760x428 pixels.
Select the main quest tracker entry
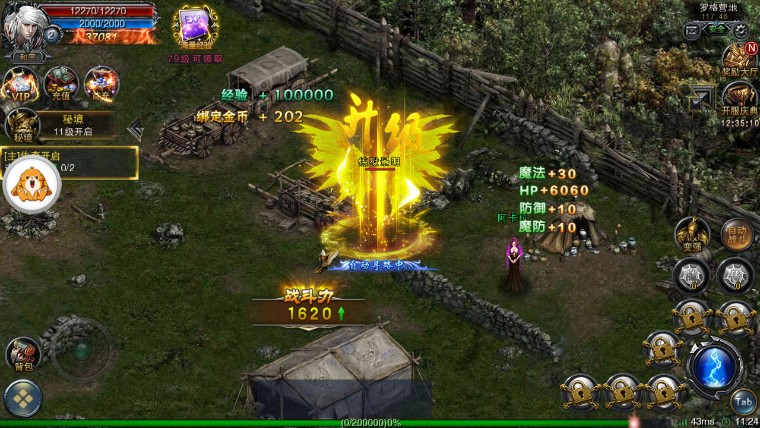[70, 161]
